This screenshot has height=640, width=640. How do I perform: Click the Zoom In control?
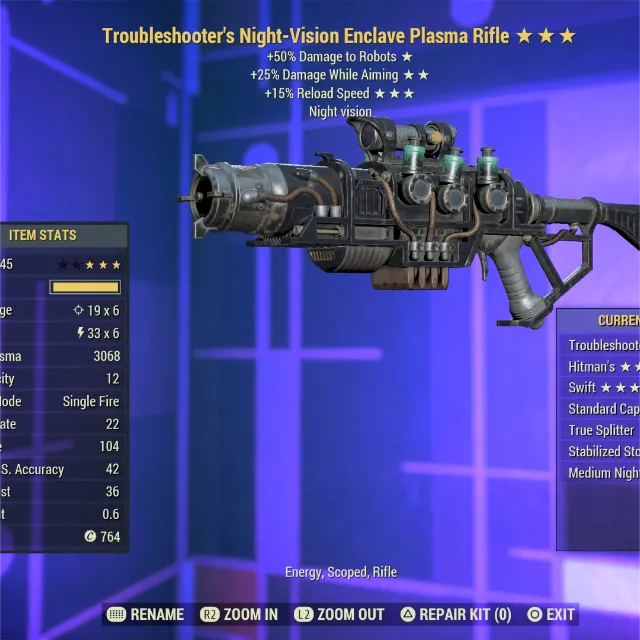pos(239,614)
